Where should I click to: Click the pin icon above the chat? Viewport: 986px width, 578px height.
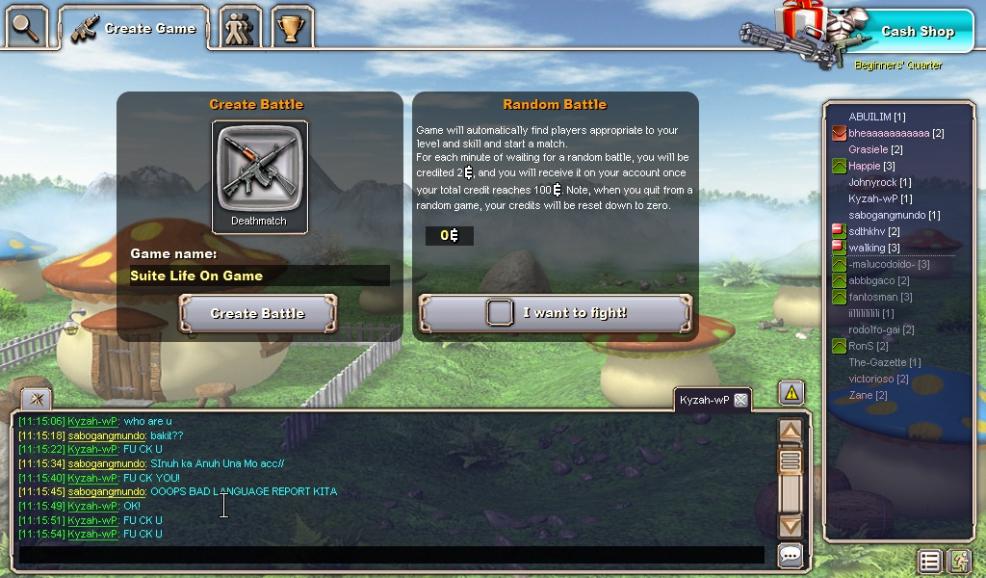pos(36,398)
